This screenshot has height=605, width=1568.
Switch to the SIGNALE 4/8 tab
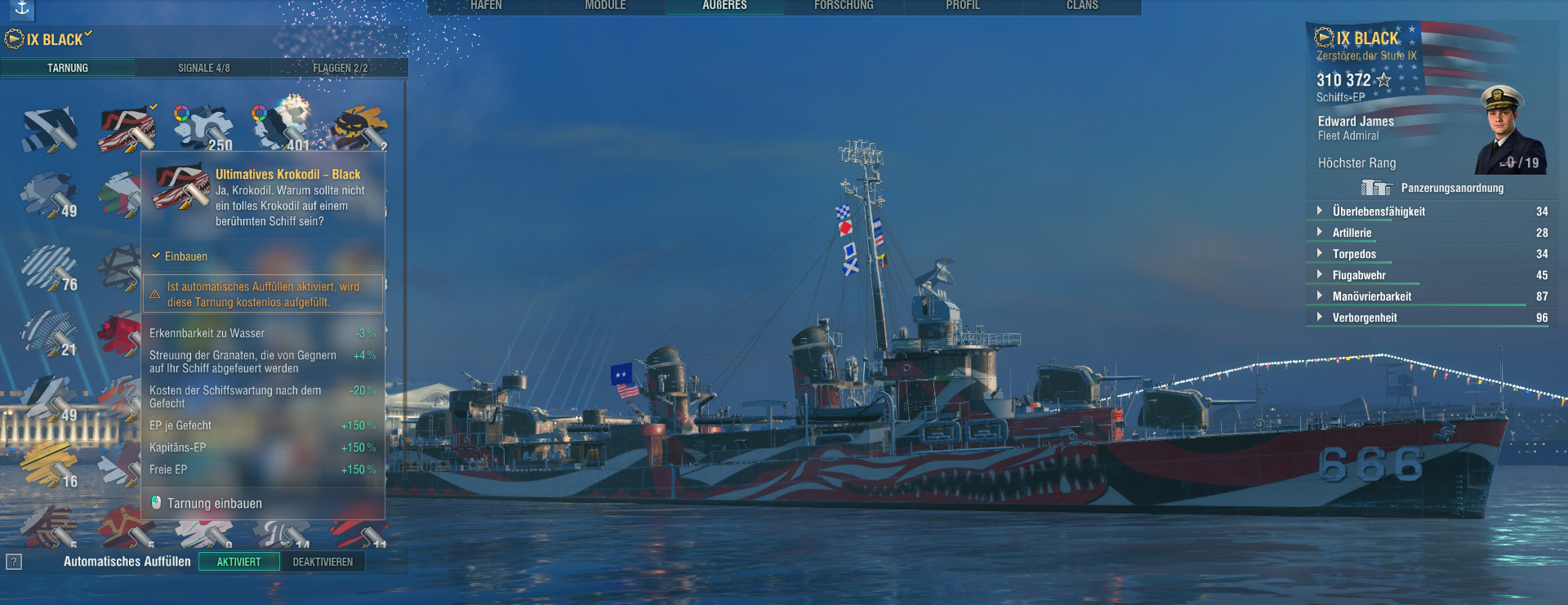coord(203,68)
